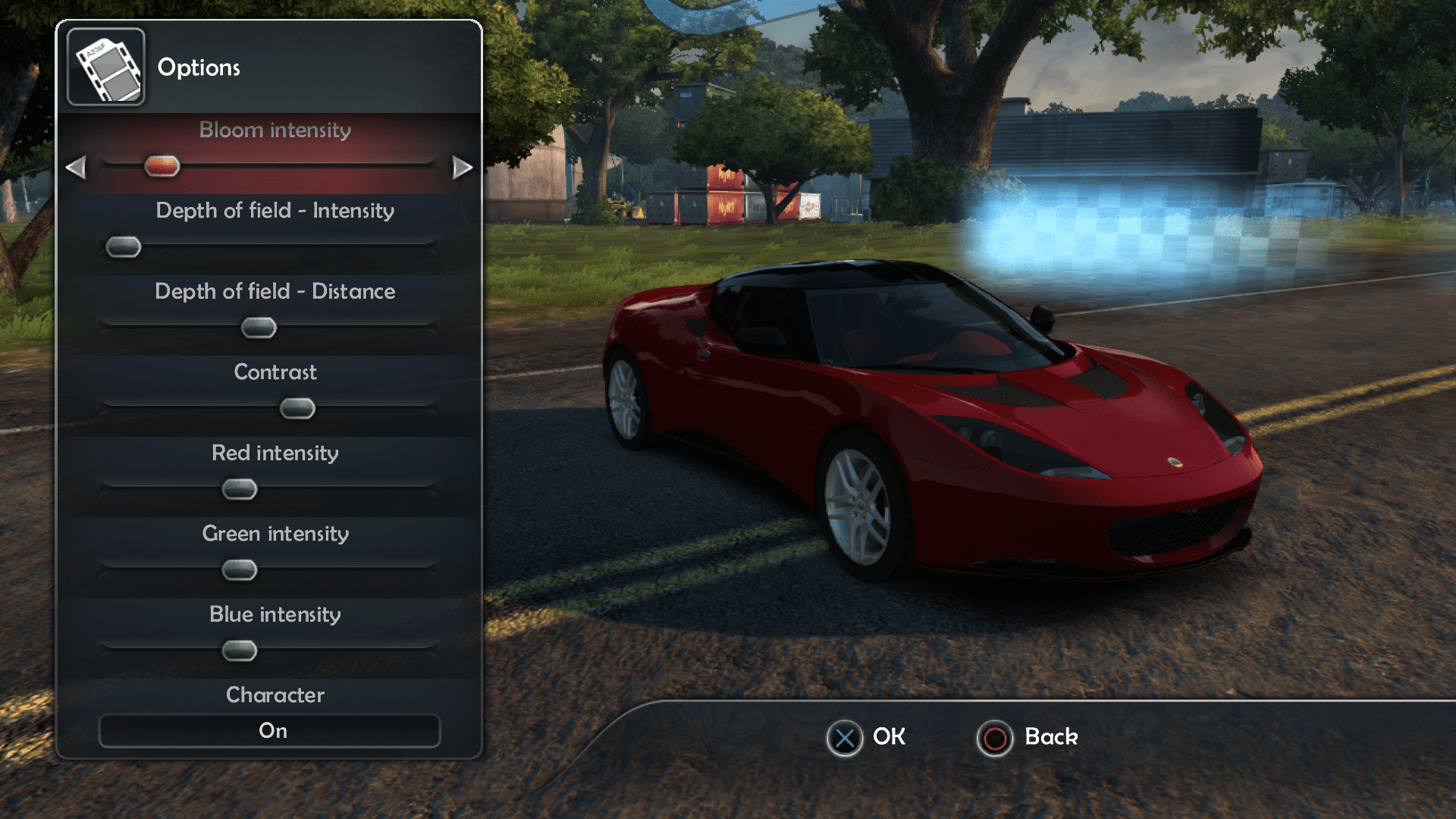The height and width of the screenshot is (819, 1456).
Task: Select the Red intensity slider
Action: (x=240, y=489)
